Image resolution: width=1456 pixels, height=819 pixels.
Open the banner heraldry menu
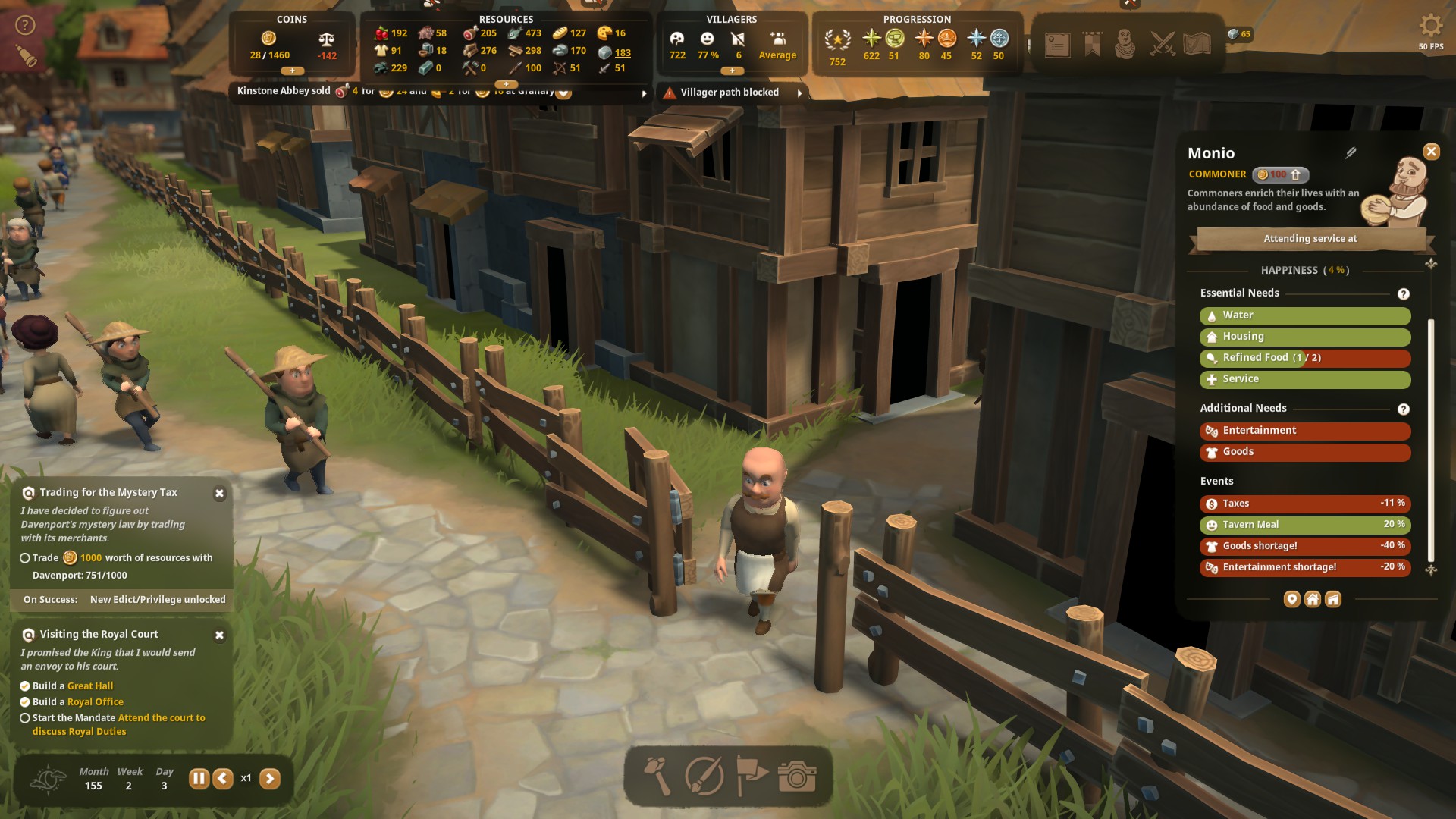(x=1092, y=45)
